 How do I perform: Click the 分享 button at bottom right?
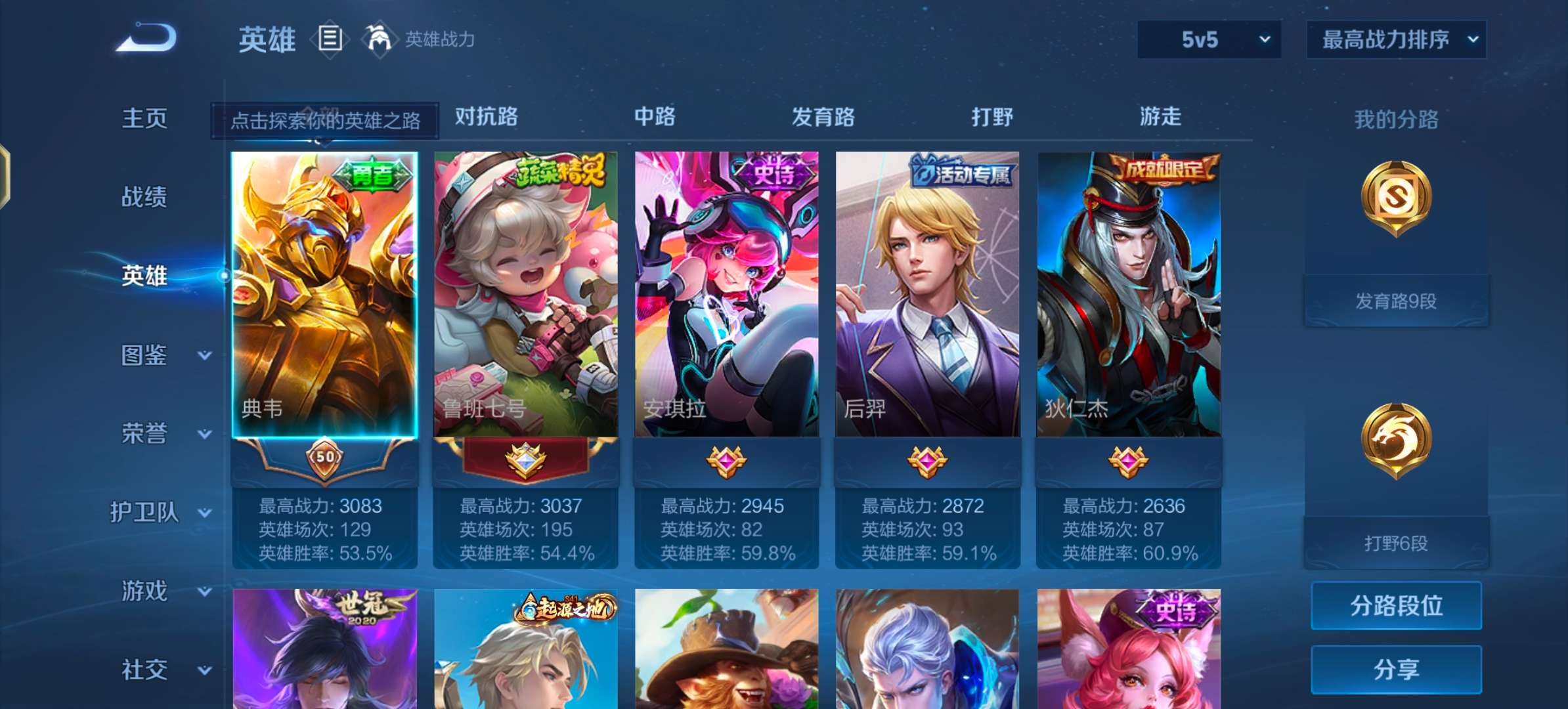click(1395, 668)
